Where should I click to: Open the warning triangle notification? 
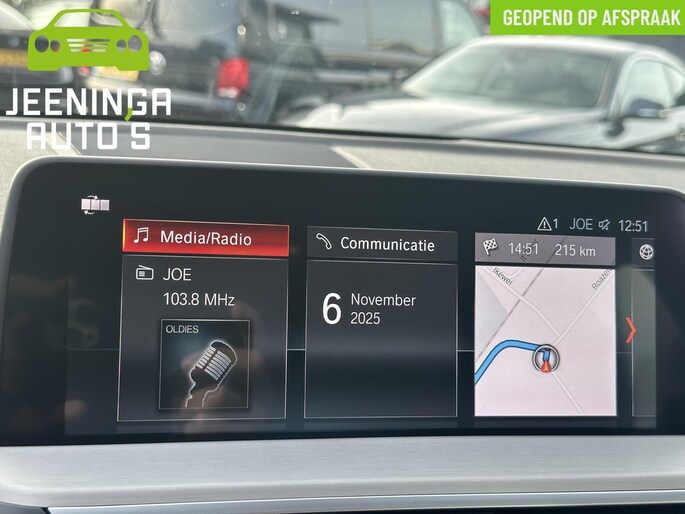coord(547,225)
